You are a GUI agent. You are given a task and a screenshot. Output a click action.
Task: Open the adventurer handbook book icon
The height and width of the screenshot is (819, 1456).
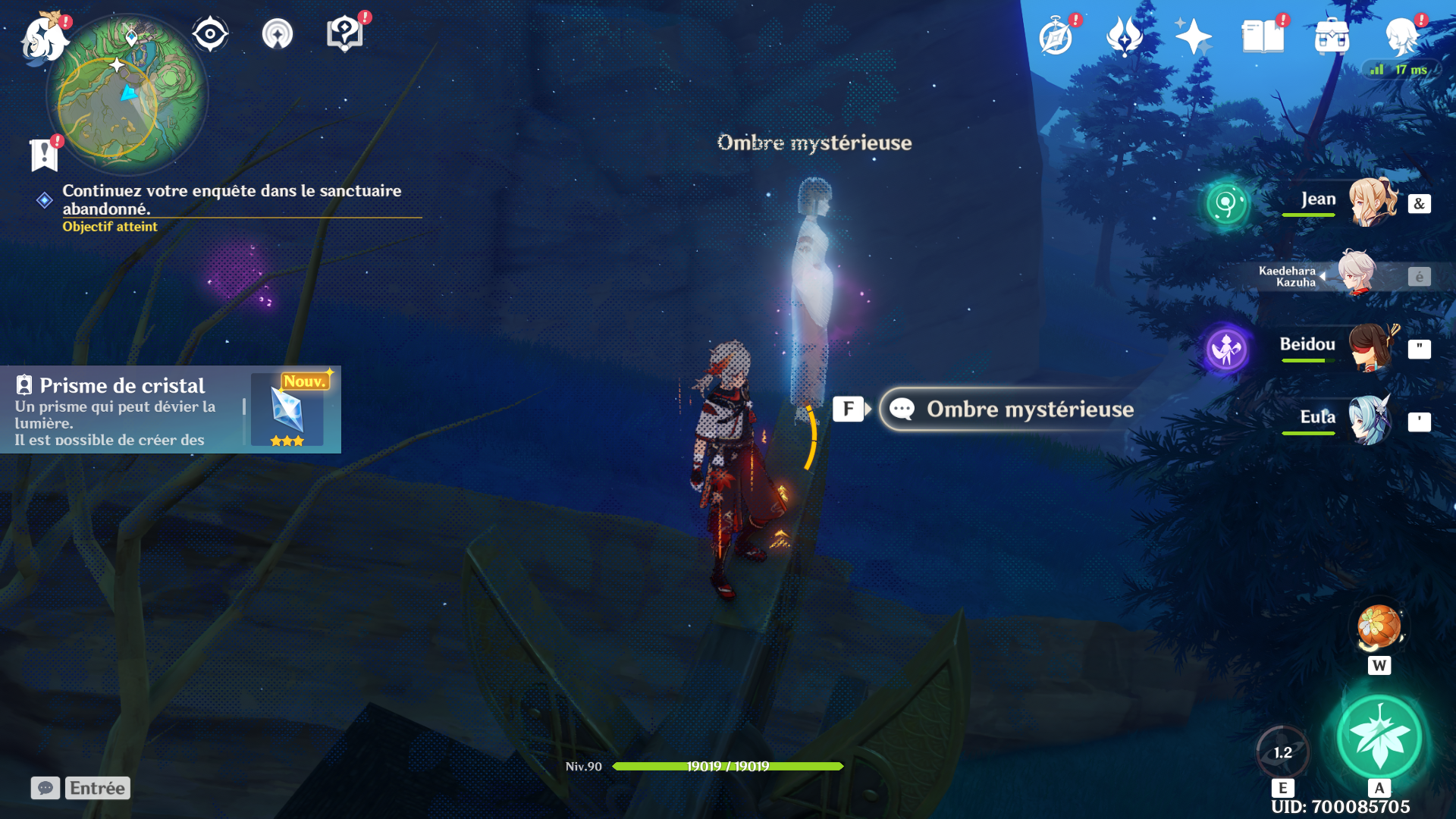click(x=1263, y=36)
